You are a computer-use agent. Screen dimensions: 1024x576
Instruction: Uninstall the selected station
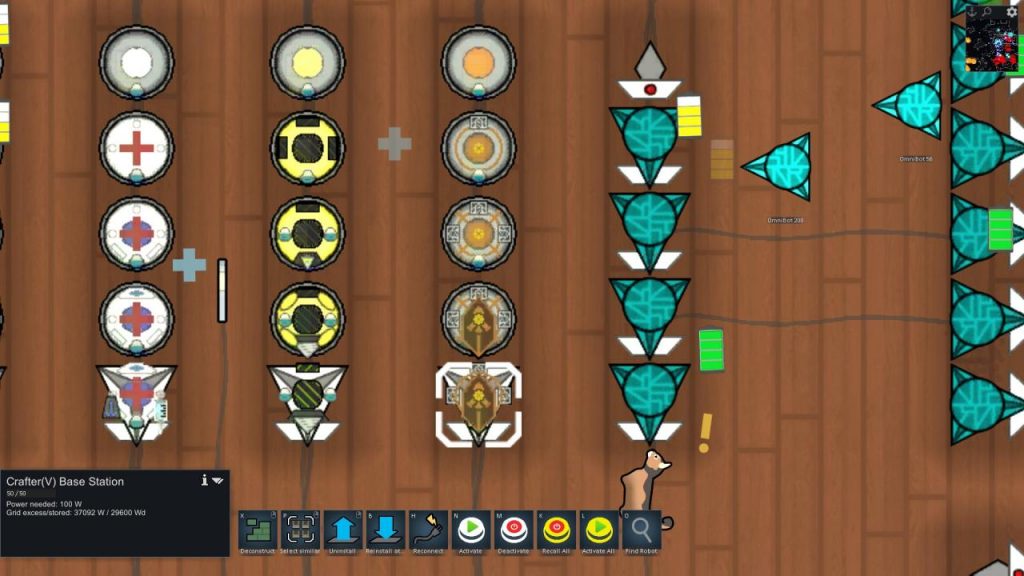[x=343, y=531]
